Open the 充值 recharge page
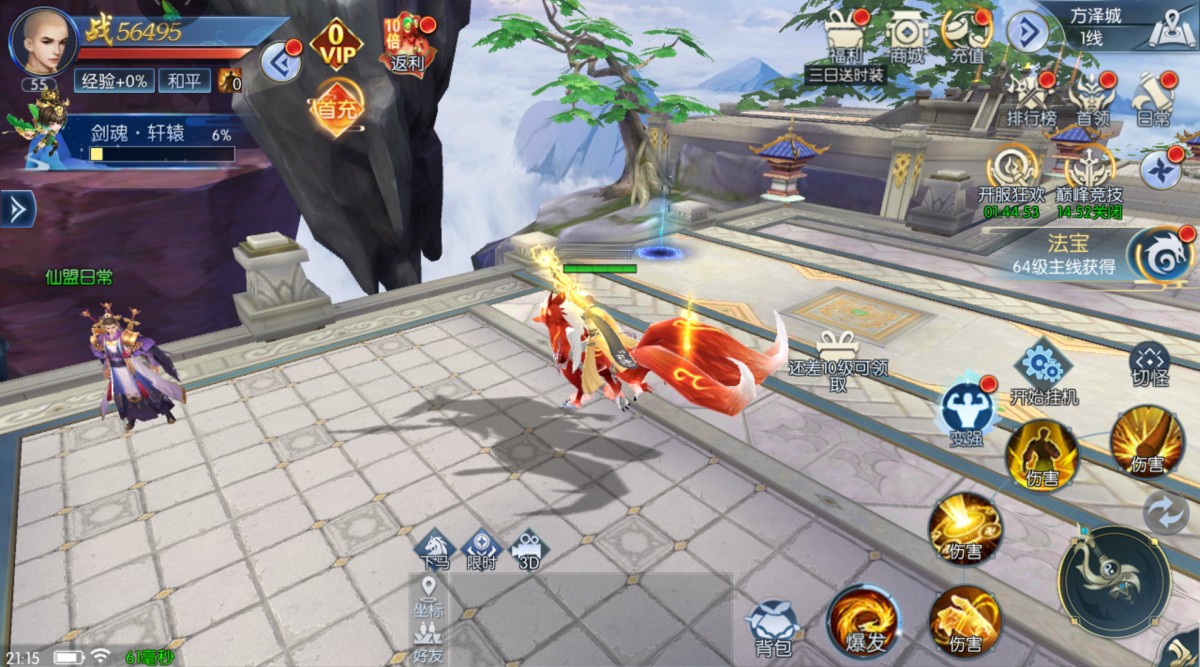This screenshot has height=667, width=1200. pyautogui.click(x=967, y=36)
